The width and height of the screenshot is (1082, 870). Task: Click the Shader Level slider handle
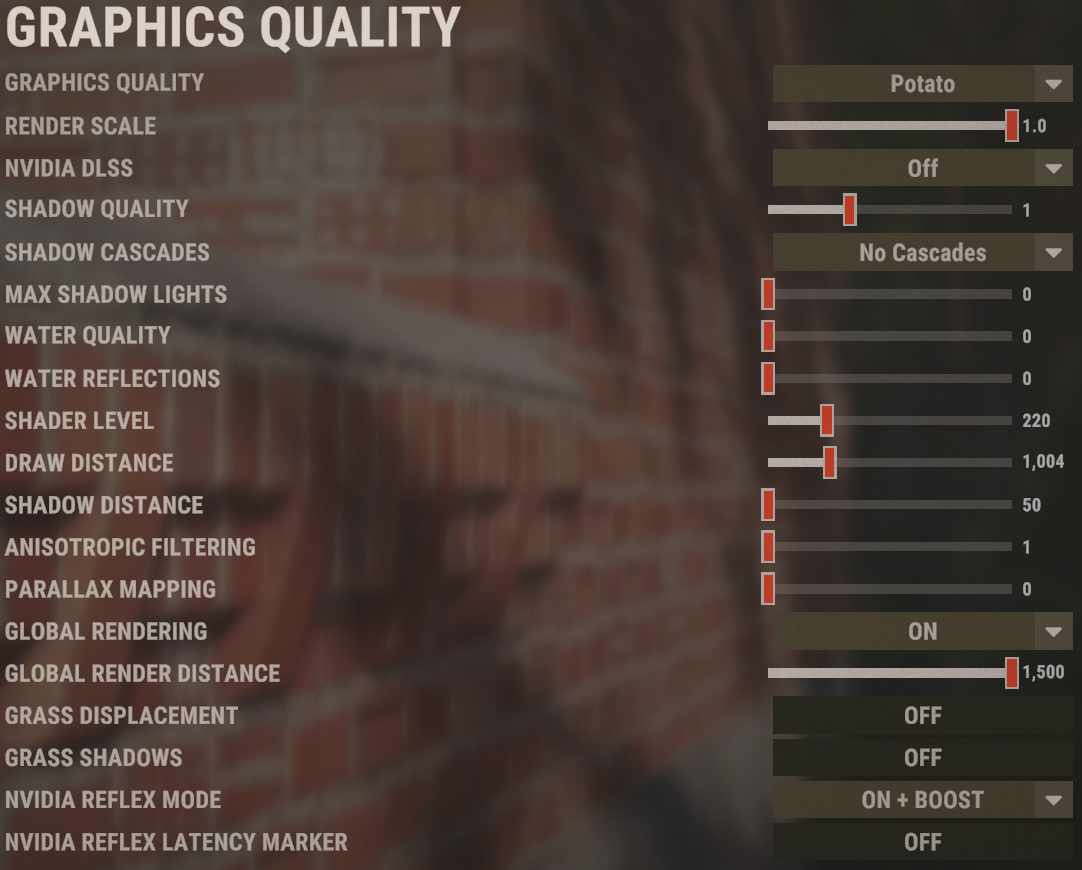(x=827, y=421)
